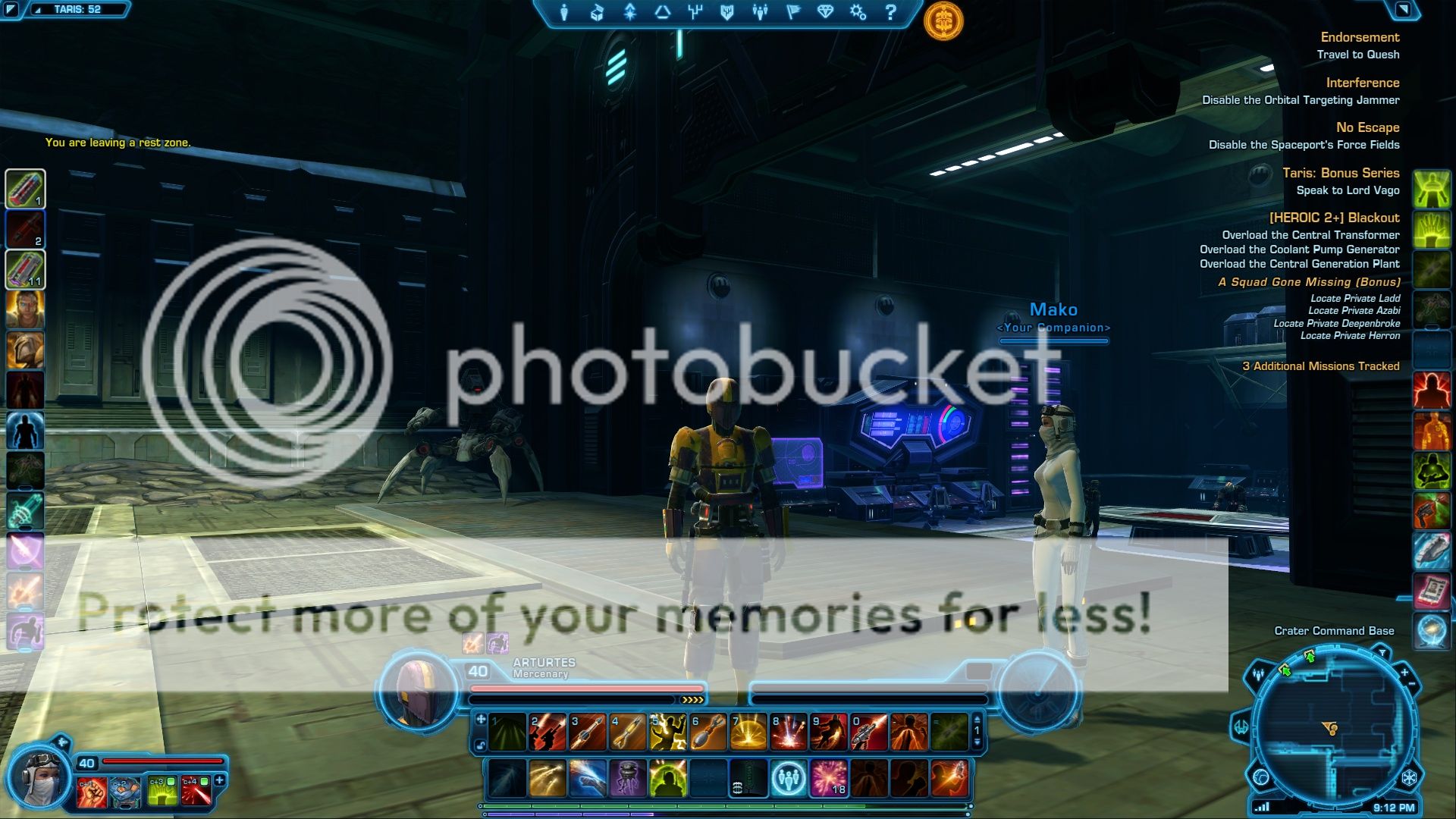
Task: Click the help question mark icon
Action: tap(891, 12)
